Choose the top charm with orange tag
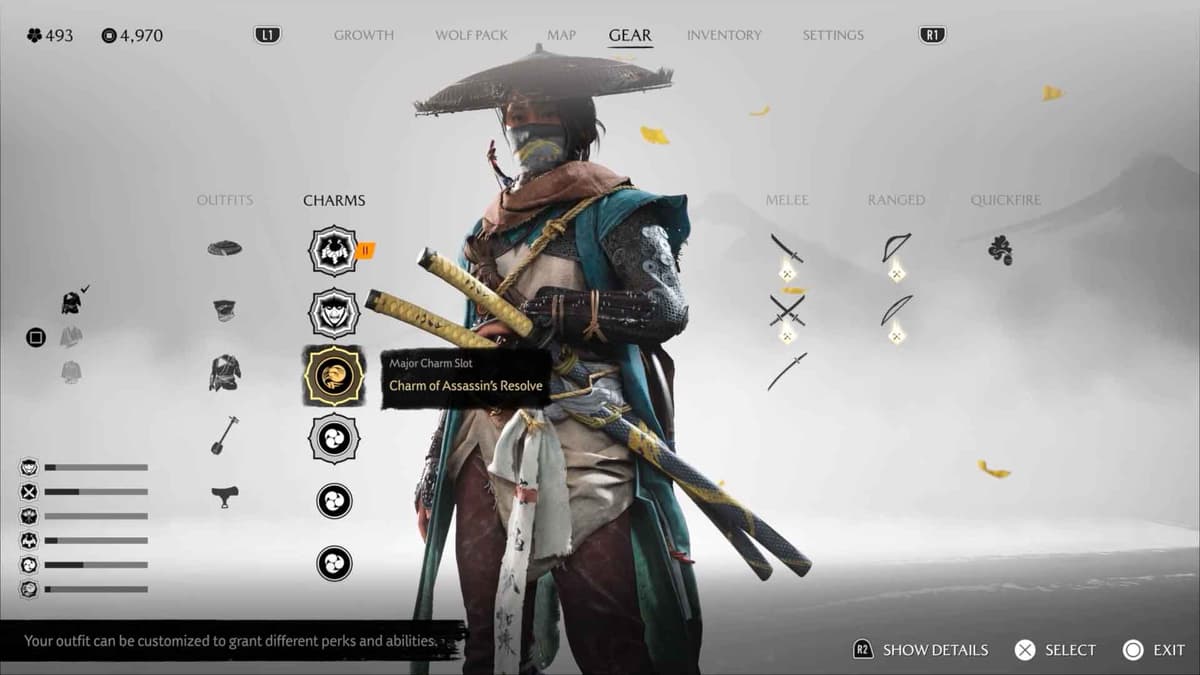The height and width of the screenshot is (675, 1200). [x=333, y=251]
